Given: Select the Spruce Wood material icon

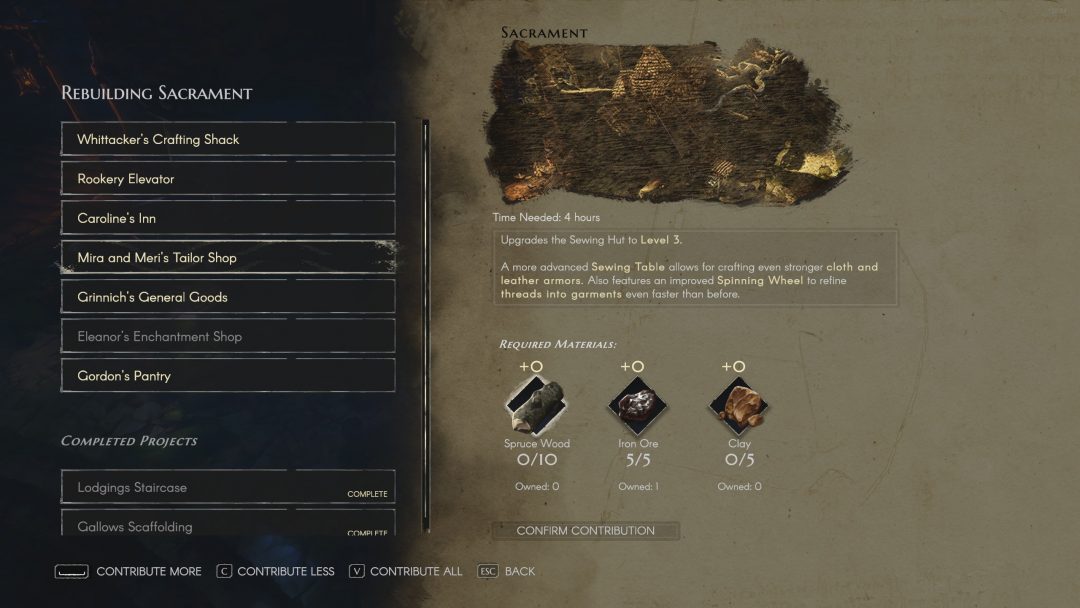Looking at the screenshot, I should pos(537,405).
